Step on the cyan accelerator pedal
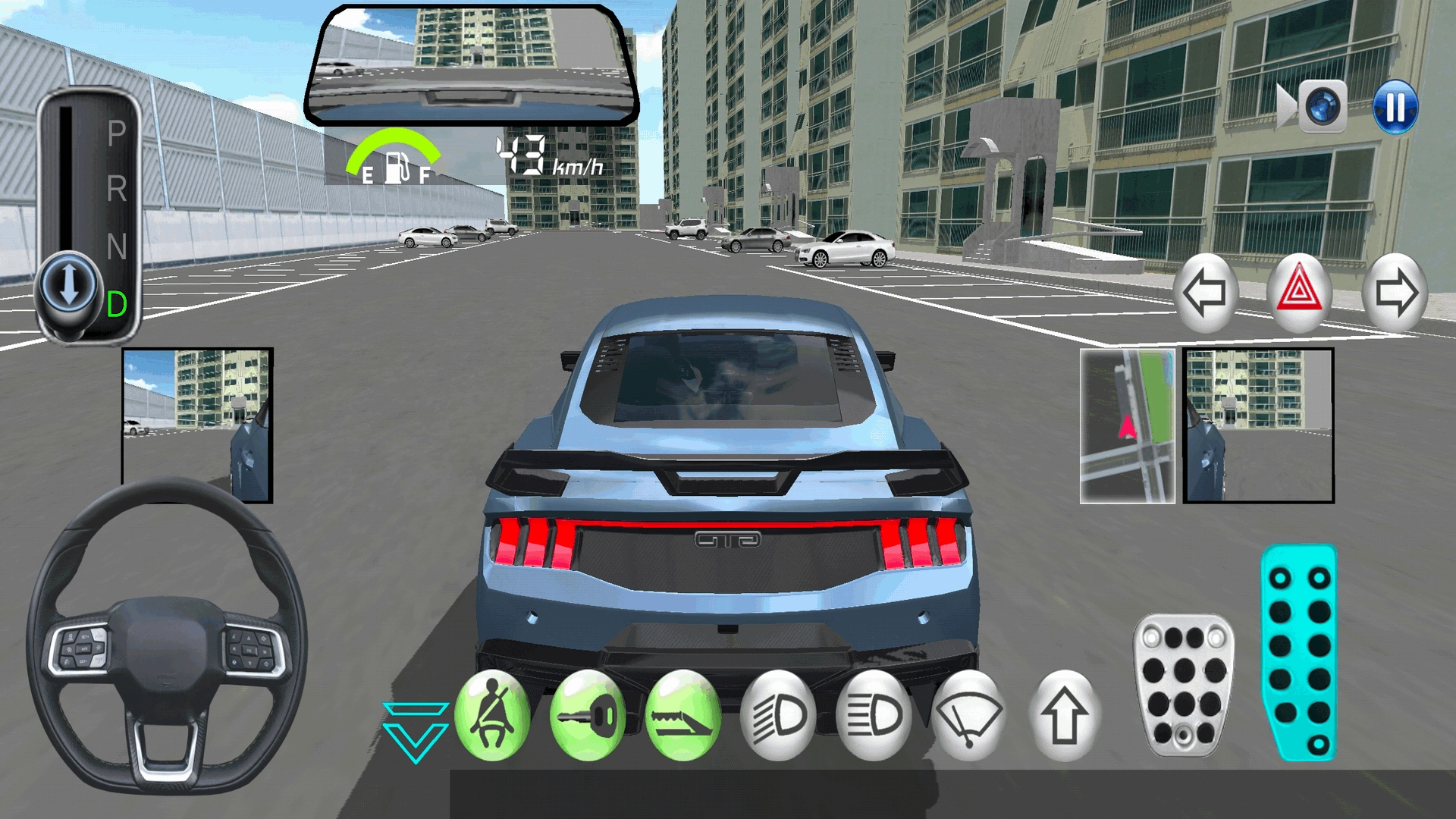 point(1299,652)
